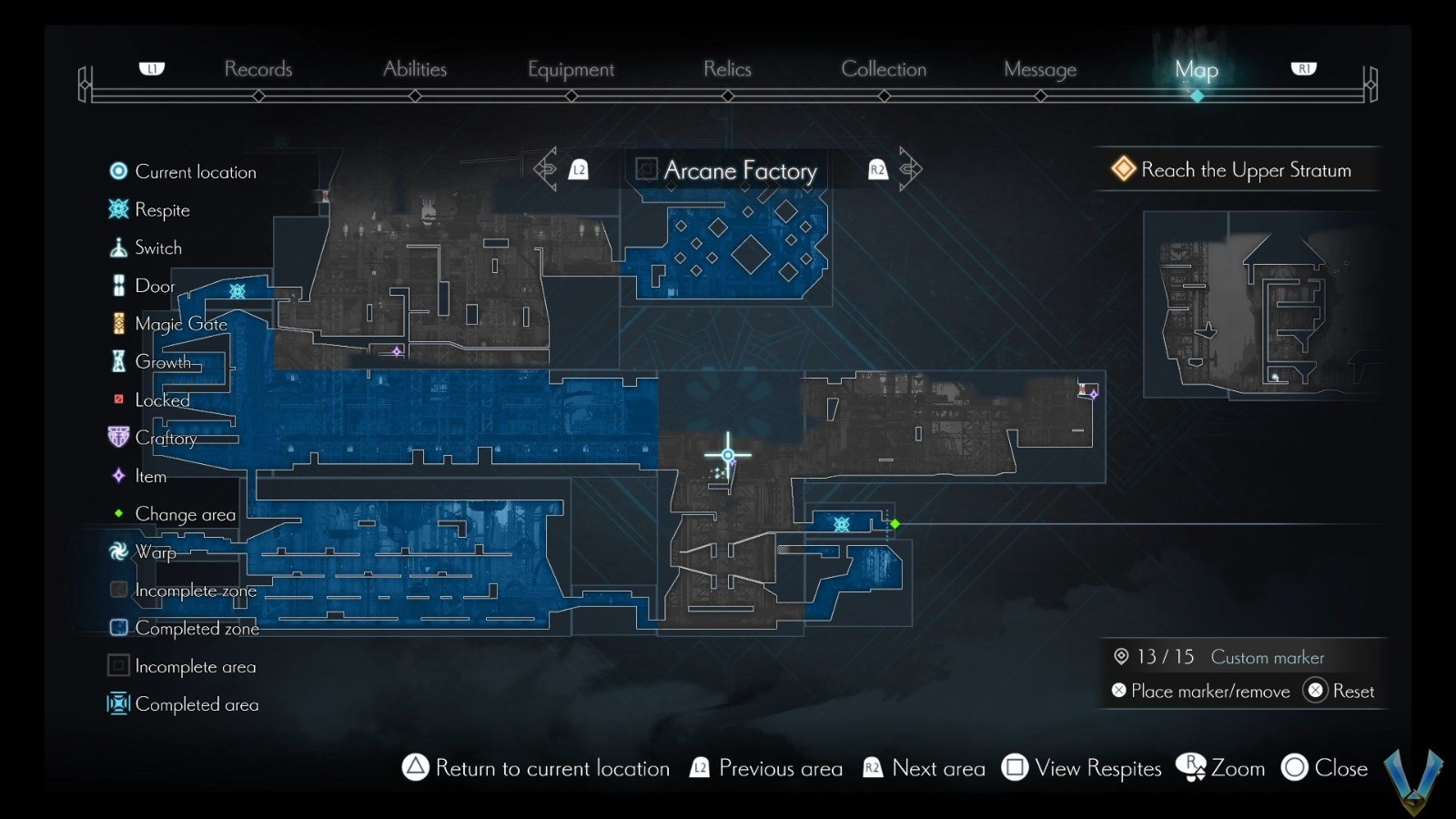Screen dimensions: 1456x819
Task: Select the Craftory icon in the legend
Action: pos(117,438)
